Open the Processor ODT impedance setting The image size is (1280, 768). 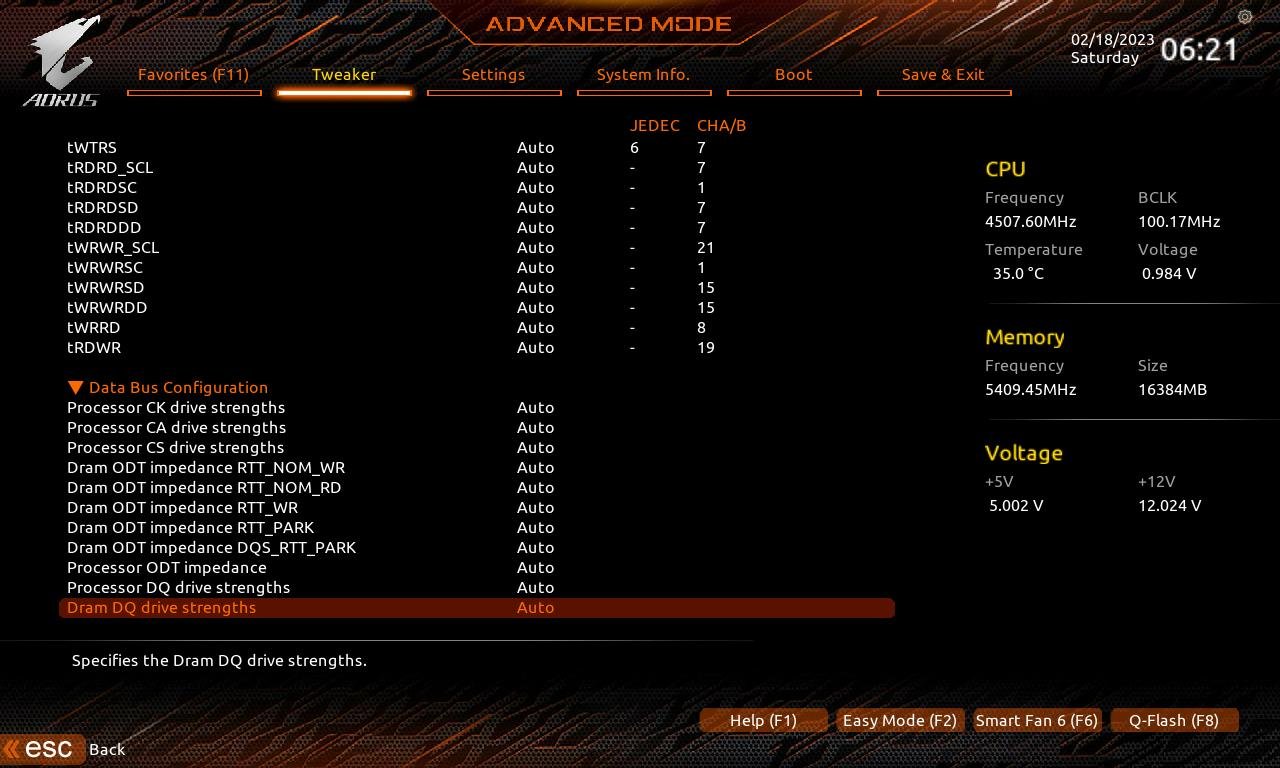[x=535, y=567]
